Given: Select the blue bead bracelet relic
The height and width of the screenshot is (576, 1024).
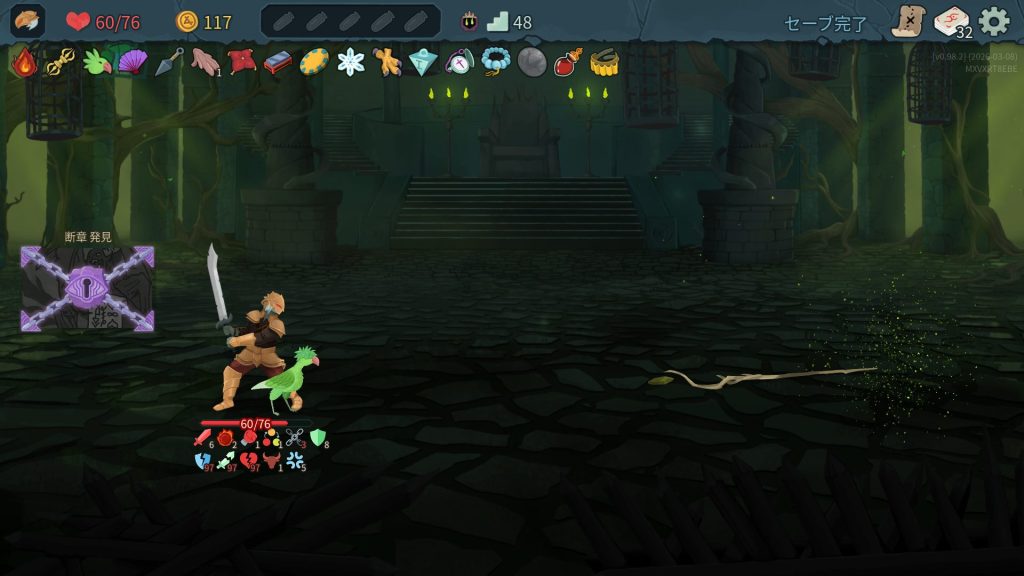Looking at the screenshot, I should tap(495, 62).
